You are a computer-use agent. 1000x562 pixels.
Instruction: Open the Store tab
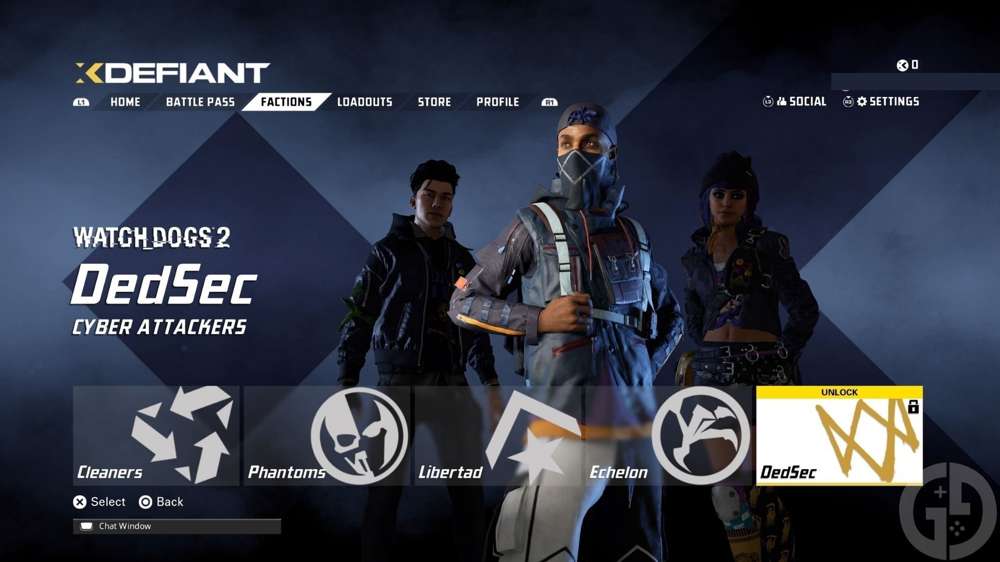[434, 102]
